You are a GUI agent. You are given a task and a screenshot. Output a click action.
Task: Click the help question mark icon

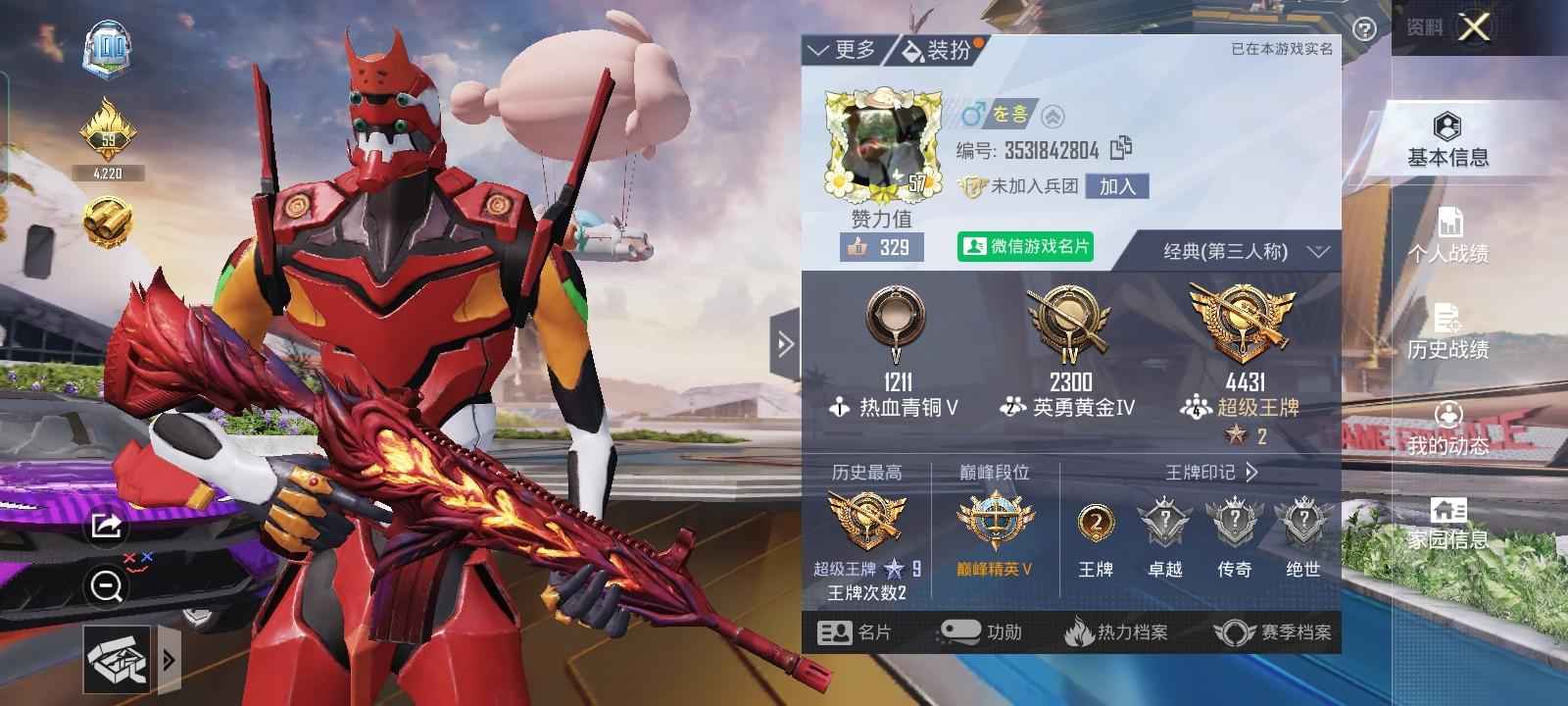point(1363,29)
